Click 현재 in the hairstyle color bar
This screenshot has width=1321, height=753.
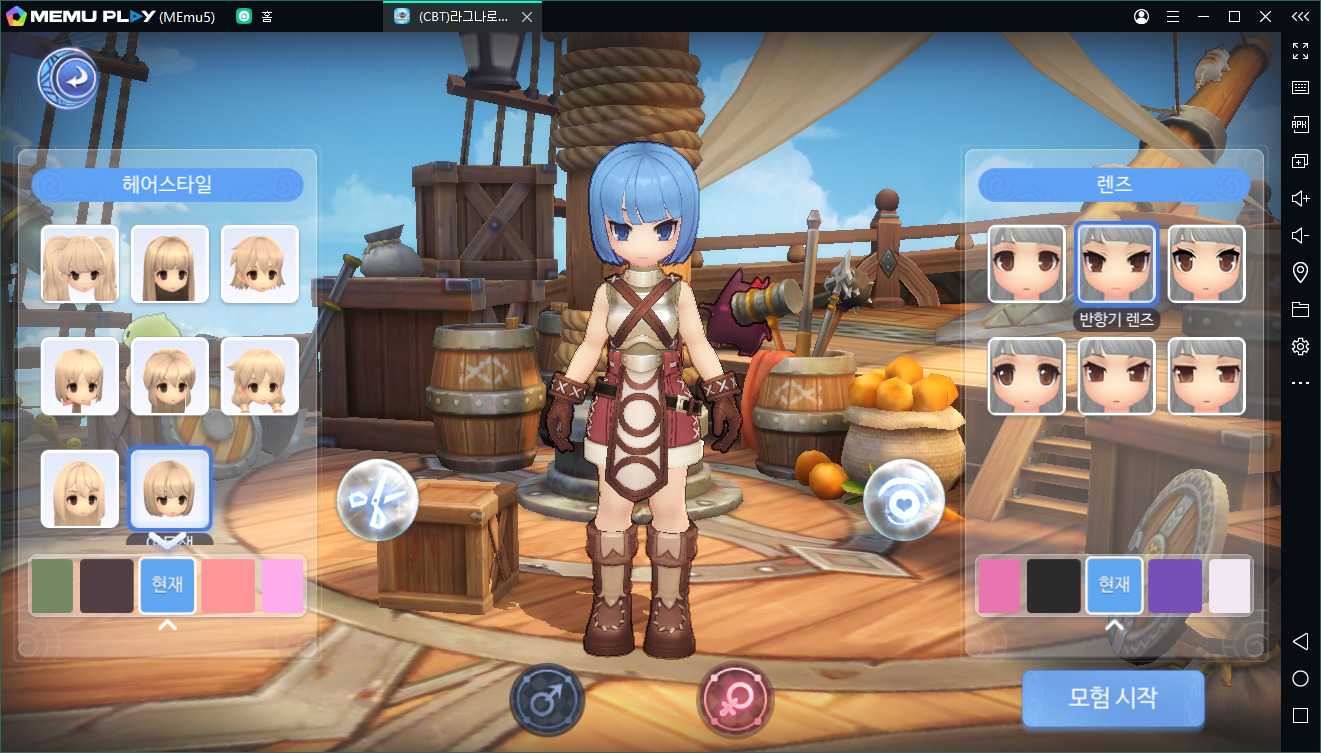tap(167, 586)
